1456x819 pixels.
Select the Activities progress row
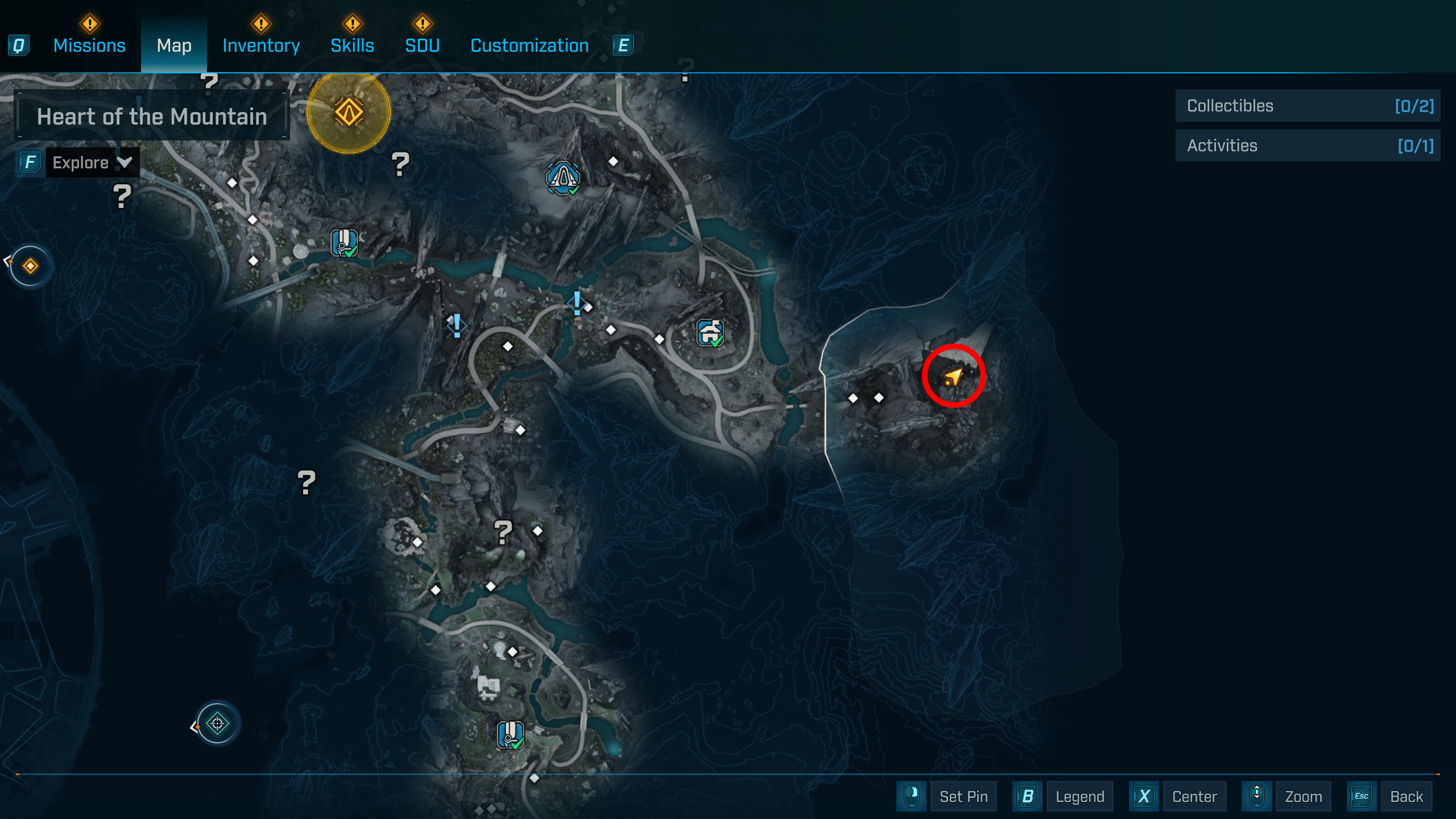click(1308, 146)
